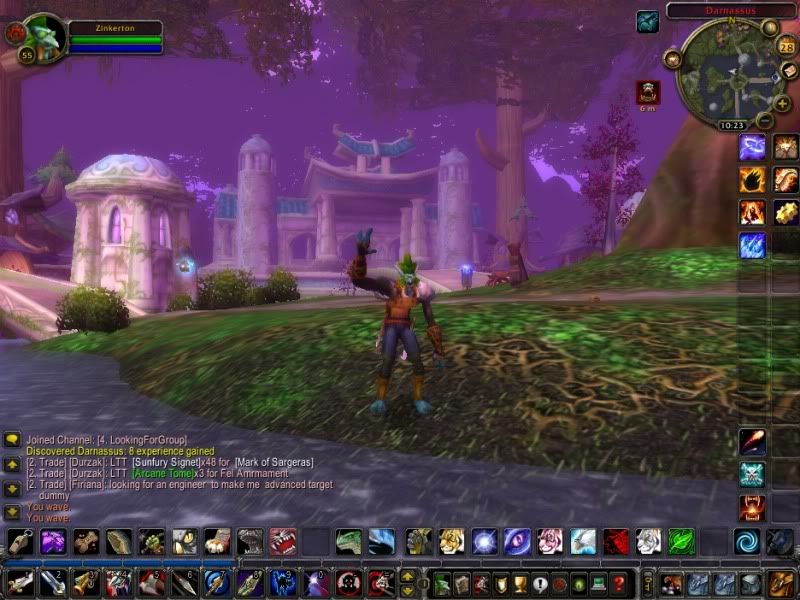Activate the green leaf ability icon
800x600 pixels.
pos(681,542)
